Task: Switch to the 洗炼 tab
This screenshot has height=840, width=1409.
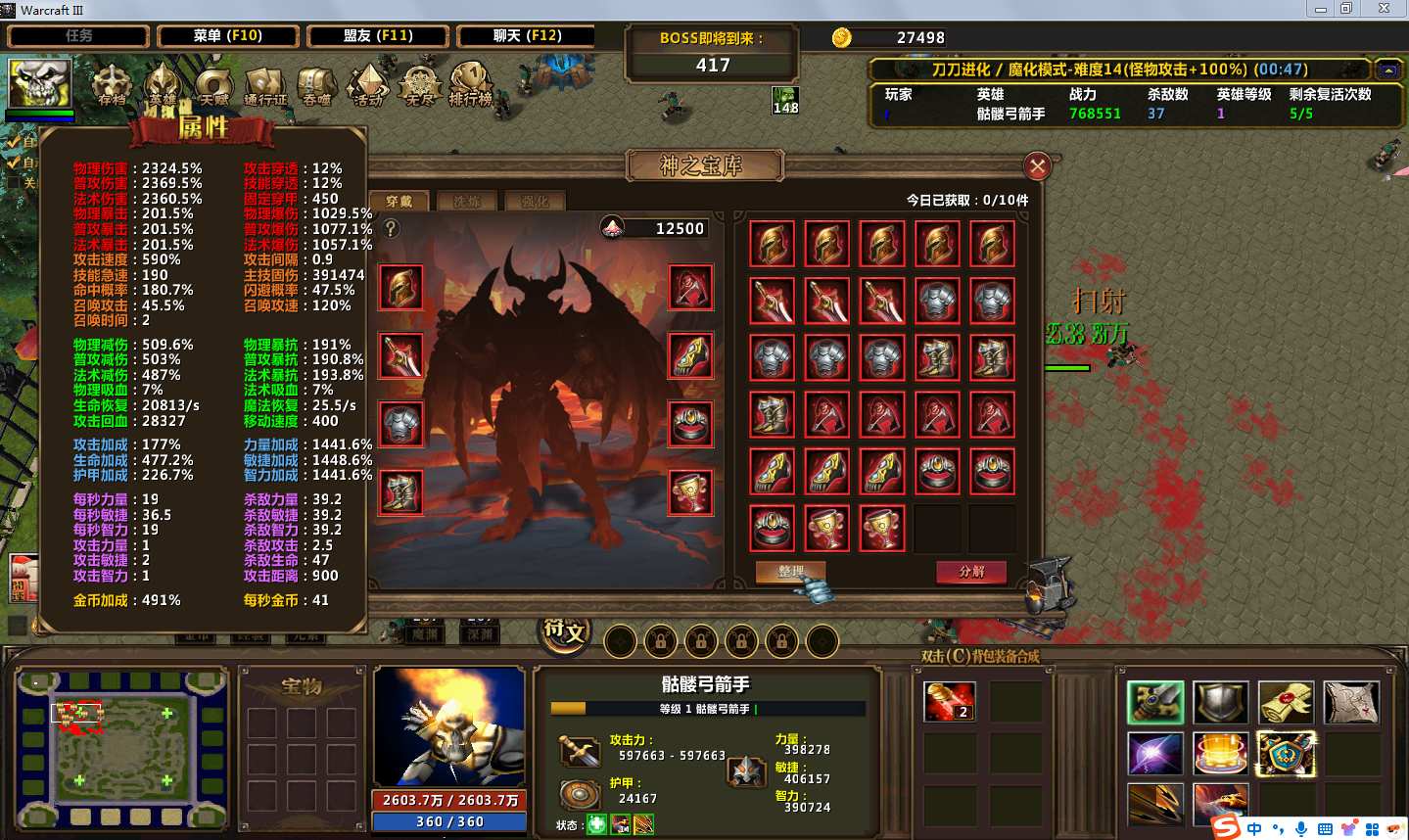Action: pos(467,202)
